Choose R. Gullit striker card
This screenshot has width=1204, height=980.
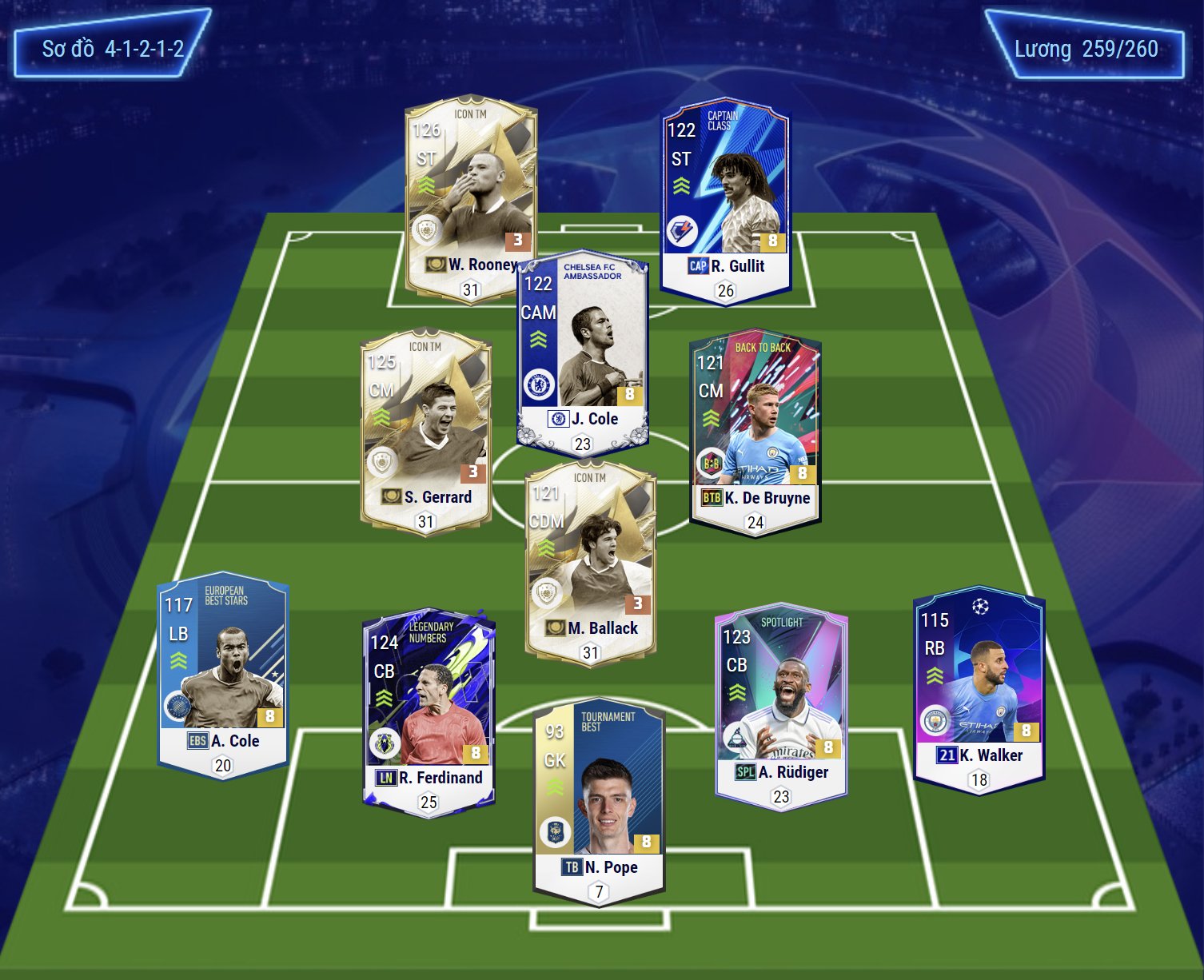726,192
